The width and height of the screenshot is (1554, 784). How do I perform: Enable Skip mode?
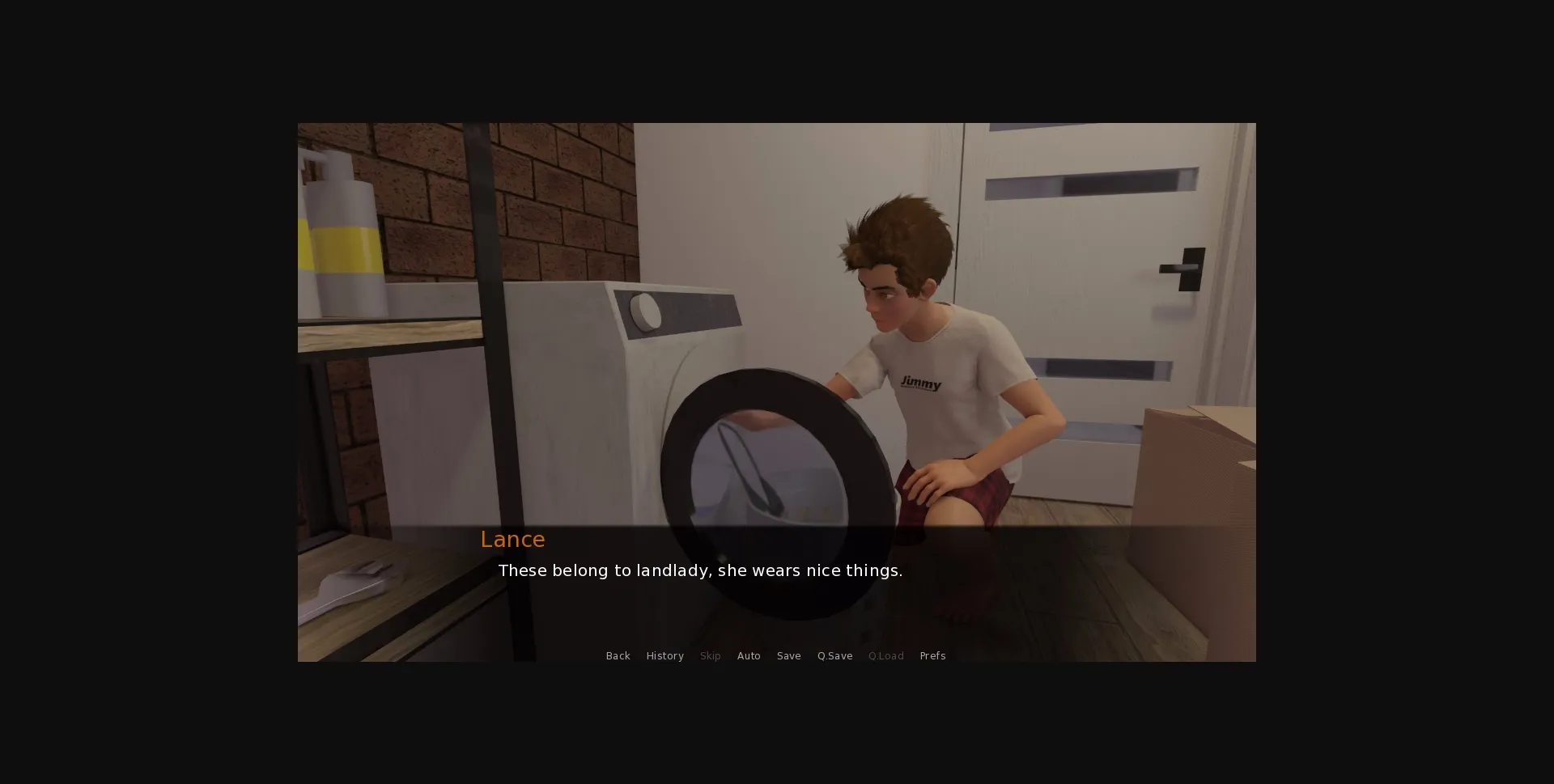click(x=710, y=655)
